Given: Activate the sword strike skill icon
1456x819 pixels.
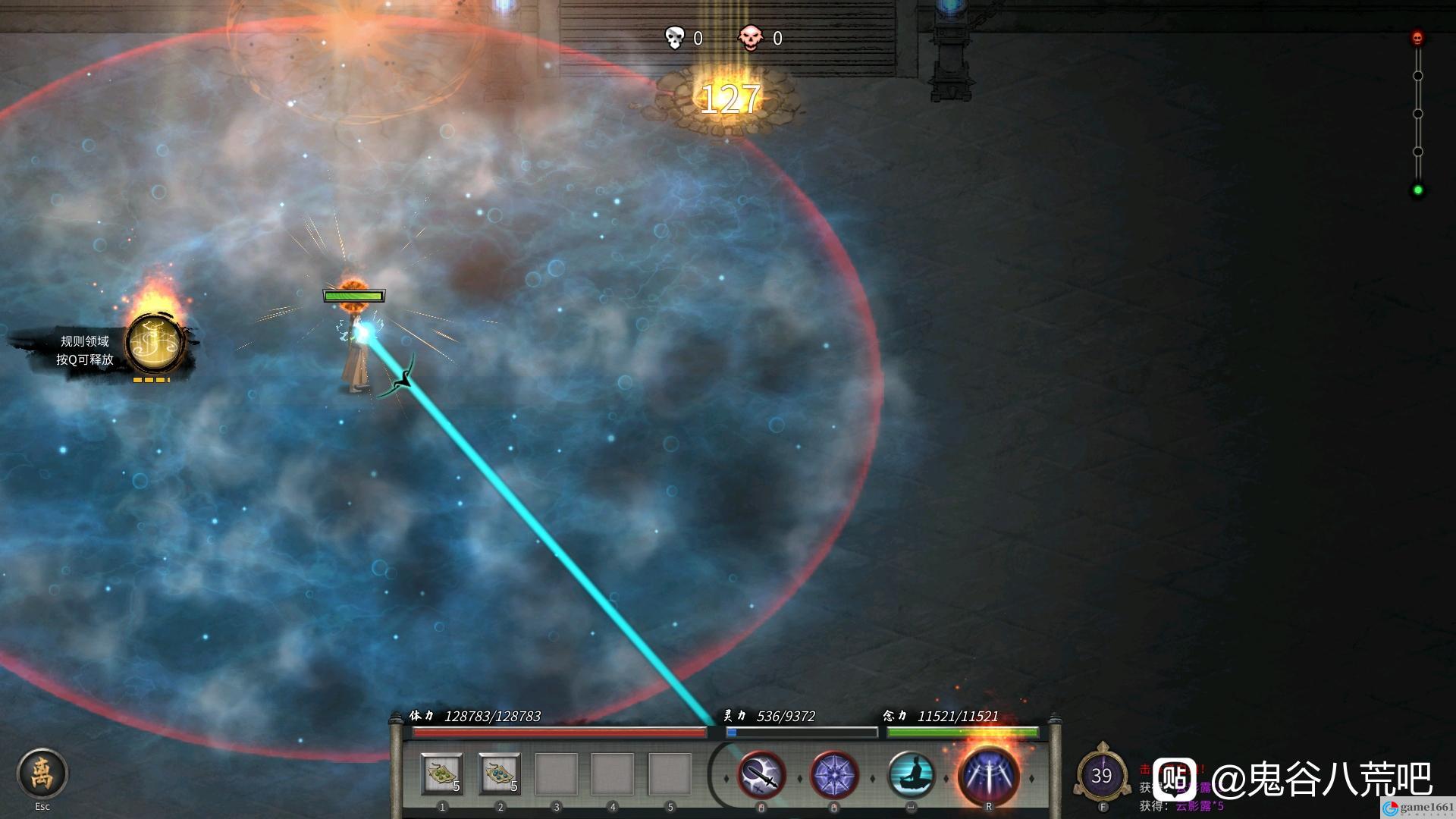Looking at the screenshot, I should click(x=761, y=775).
